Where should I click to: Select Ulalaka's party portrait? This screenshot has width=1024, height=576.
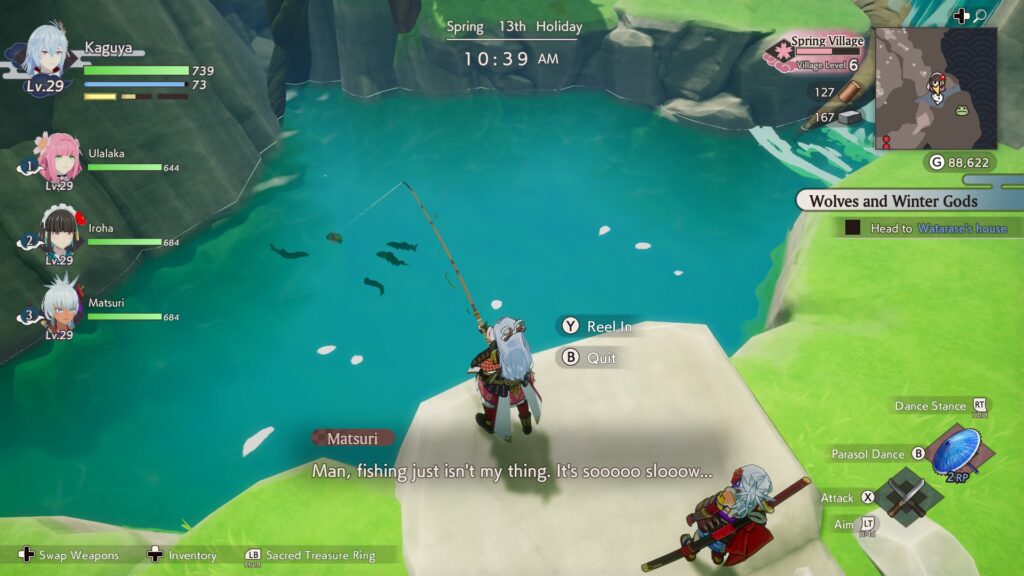tap(57, 157)
